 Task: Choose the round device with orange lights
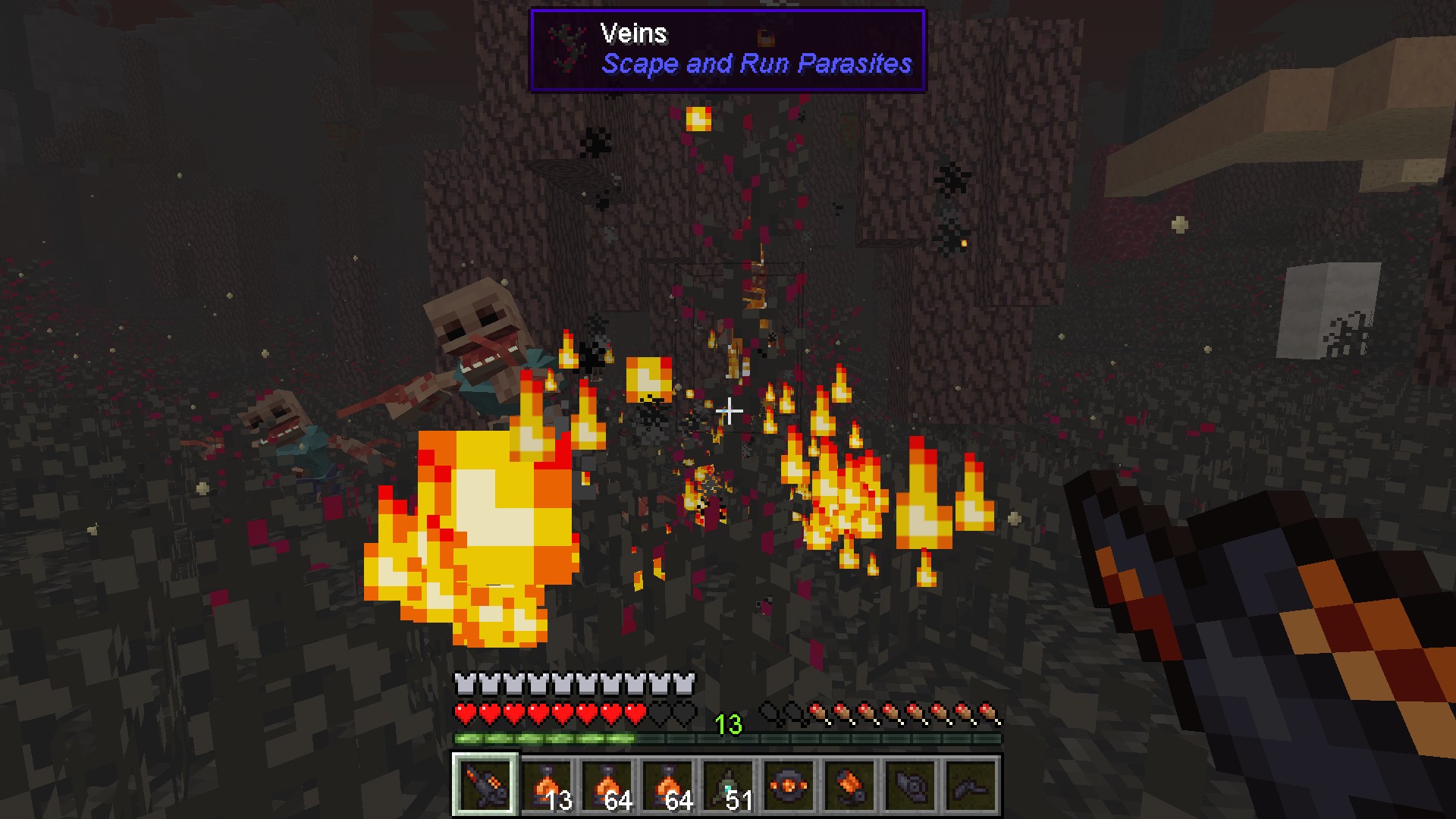(x=789, y=785)
